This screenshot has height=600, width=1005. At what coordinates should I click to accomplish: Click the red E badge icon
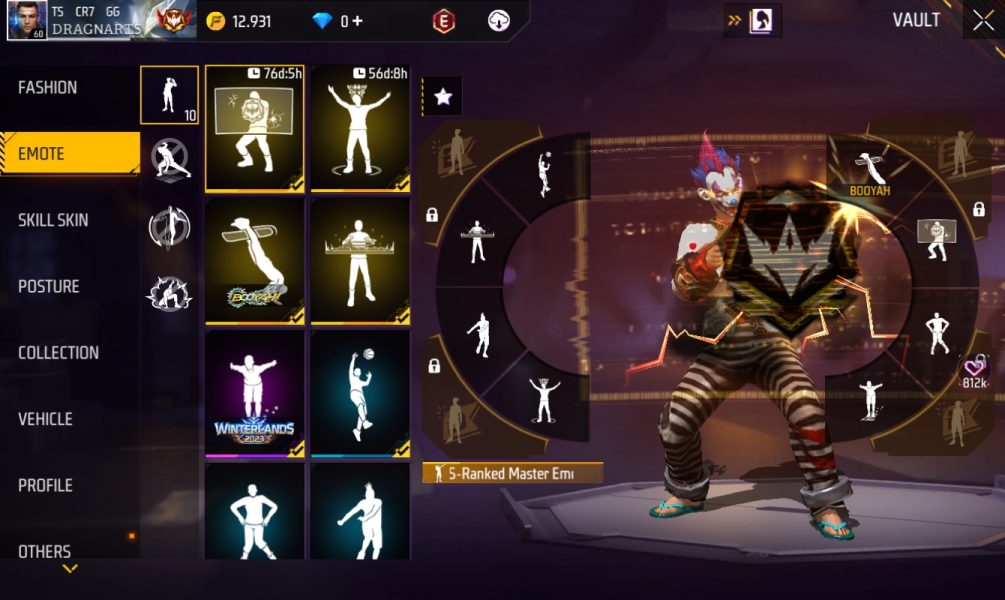(x=443, y=21)
